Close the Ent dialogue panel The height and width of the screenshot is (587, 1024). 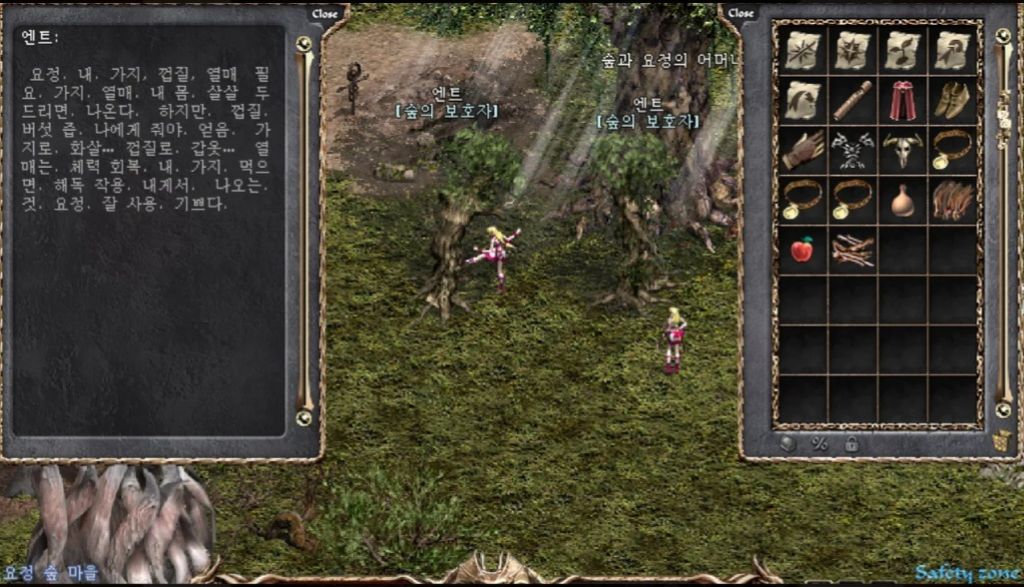click(x=324, y=14)
